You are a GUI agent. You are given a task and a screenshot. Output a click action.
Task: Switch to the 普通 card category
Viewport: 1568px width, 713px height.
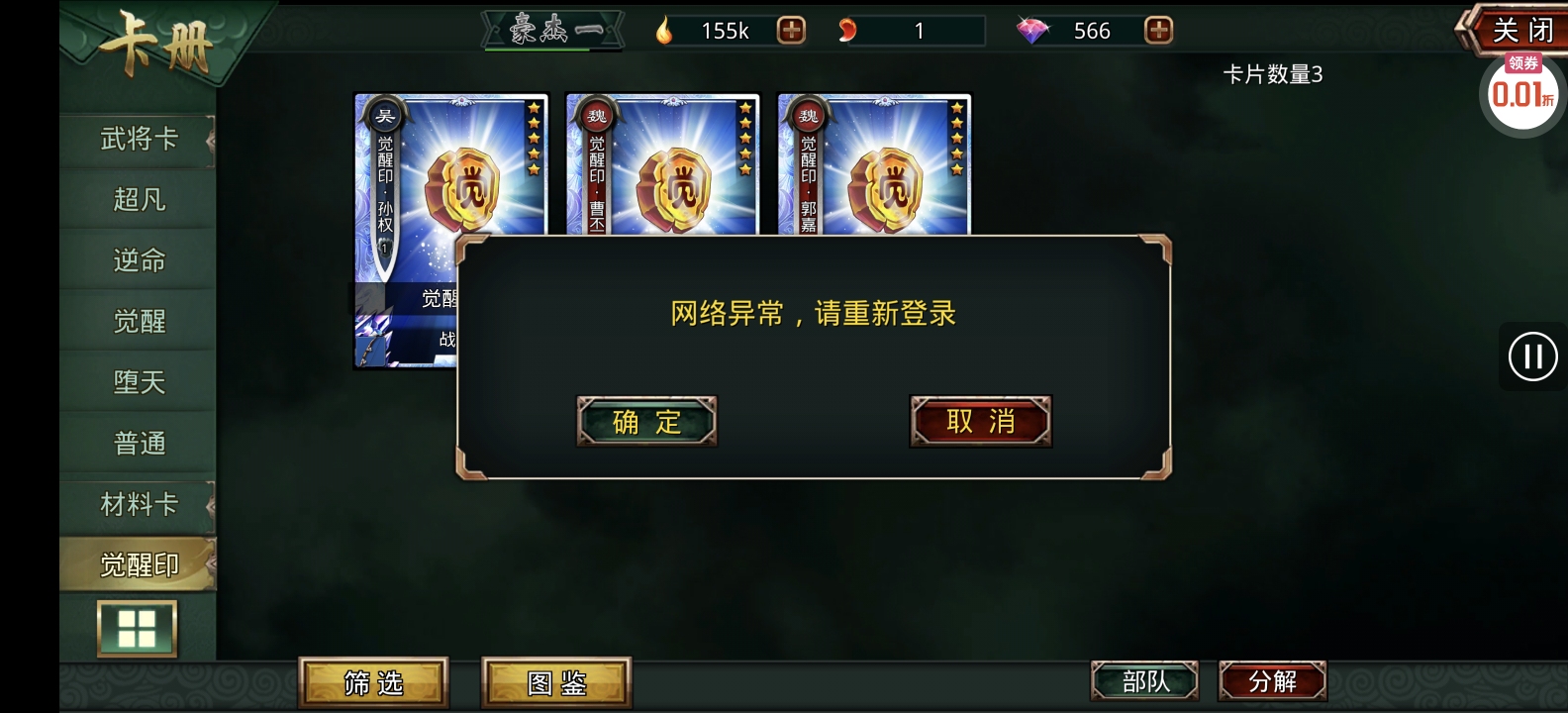pyautogui.click(x=137, y=444)
